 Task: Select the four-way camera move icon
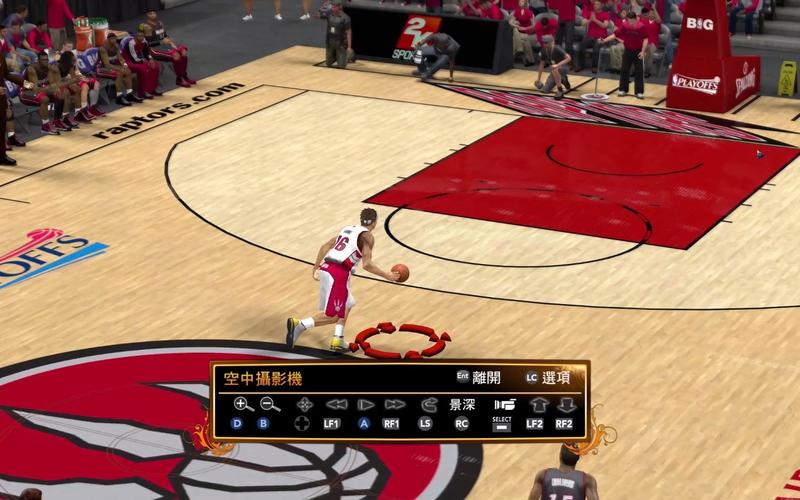tap(305, 404)
